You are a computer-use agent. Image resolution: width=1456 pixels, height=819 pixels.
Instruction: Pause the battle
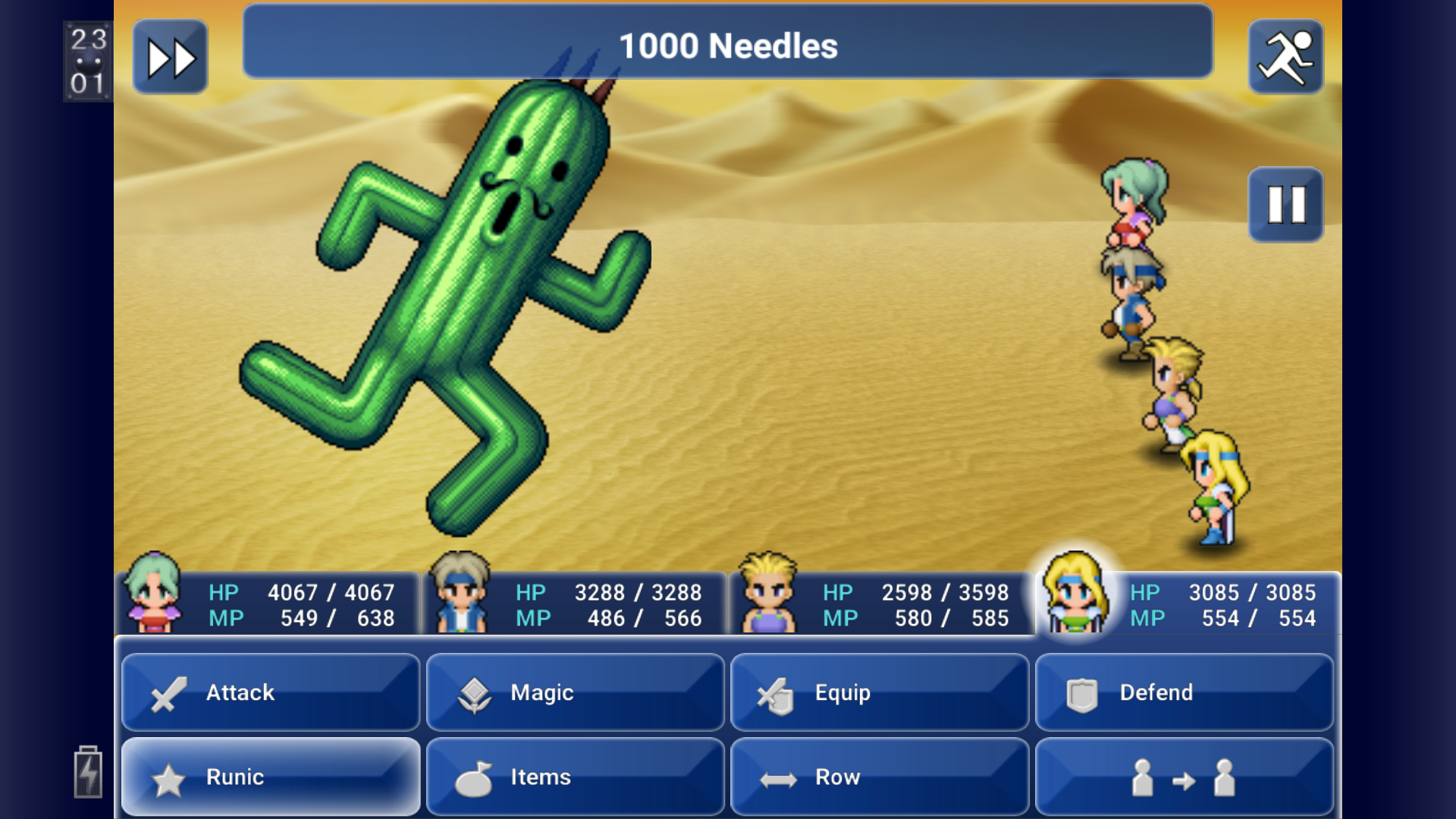pos(1285,205)
